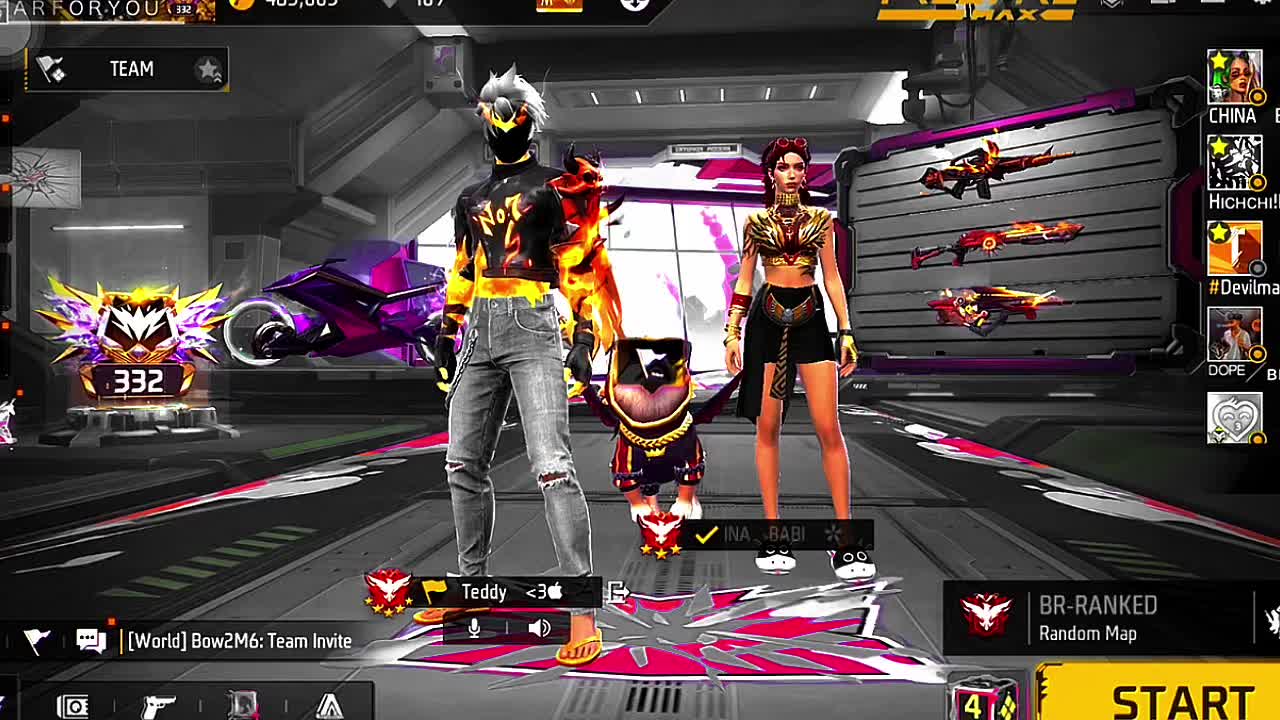The width and height of the screenshot is (1280, 720).
Task: Open the vault icon in bottom bar
Action: (72, 706)
